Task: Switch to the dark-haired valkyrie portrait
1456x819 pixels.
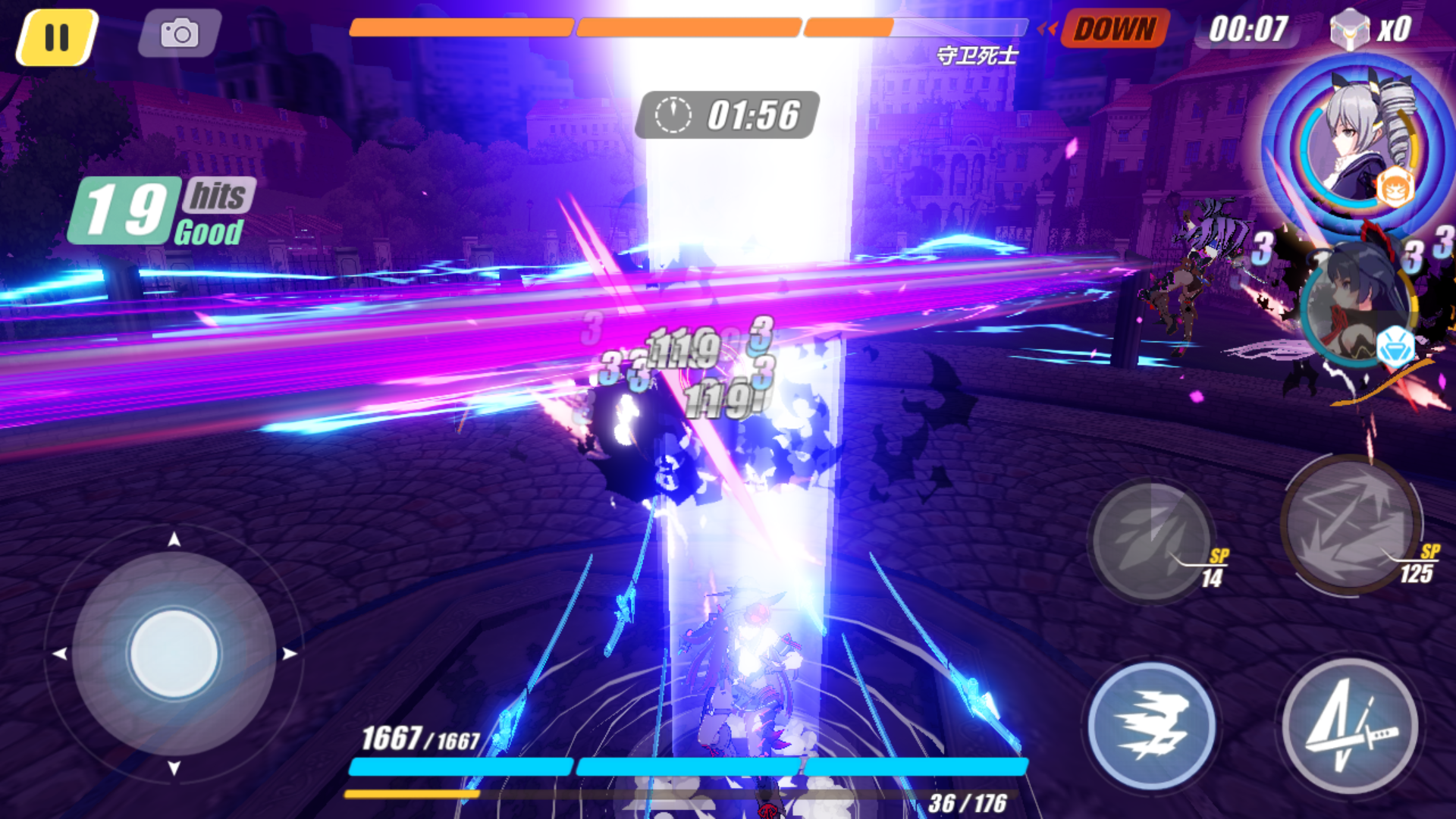Action: click(x=1358, y=305)
